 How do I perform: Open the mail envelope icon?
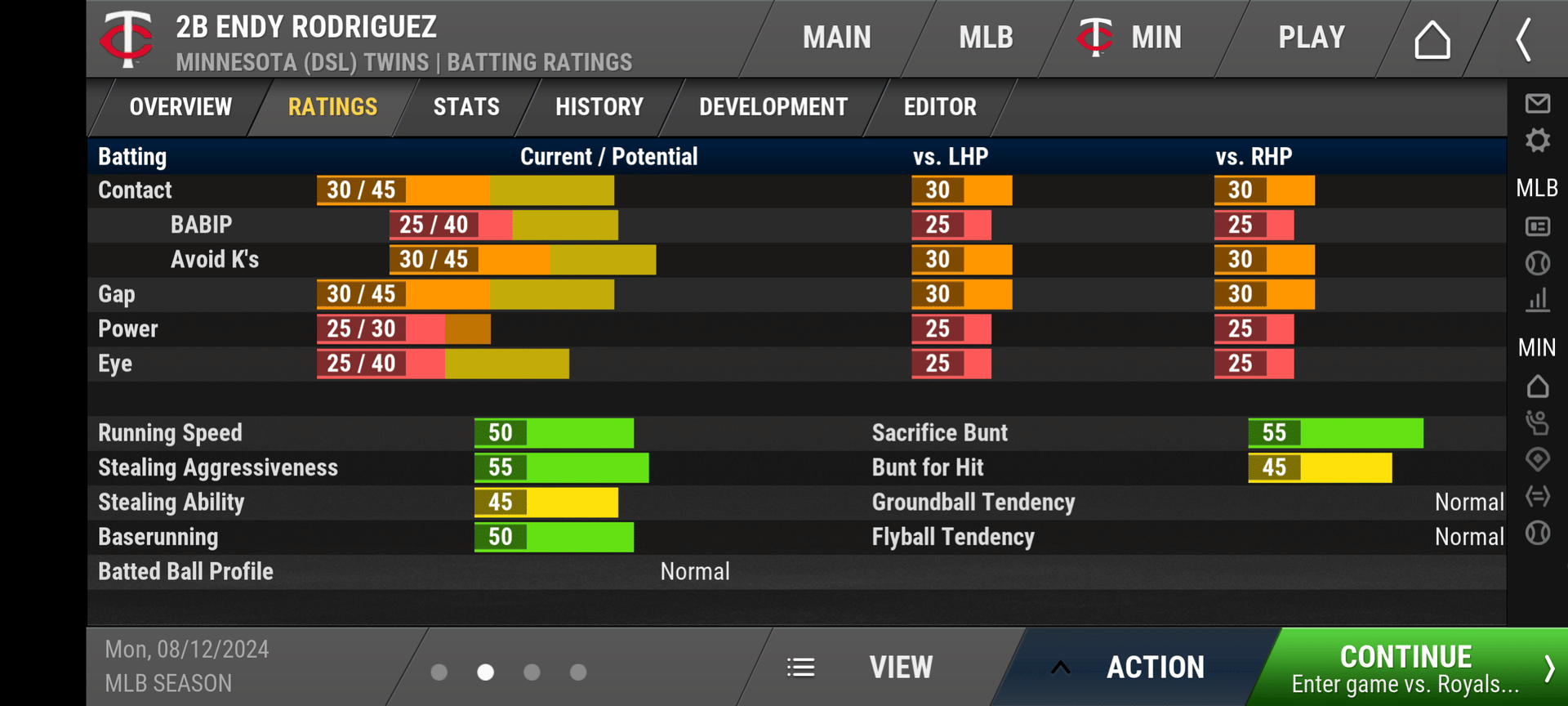tap(1537, 103)
